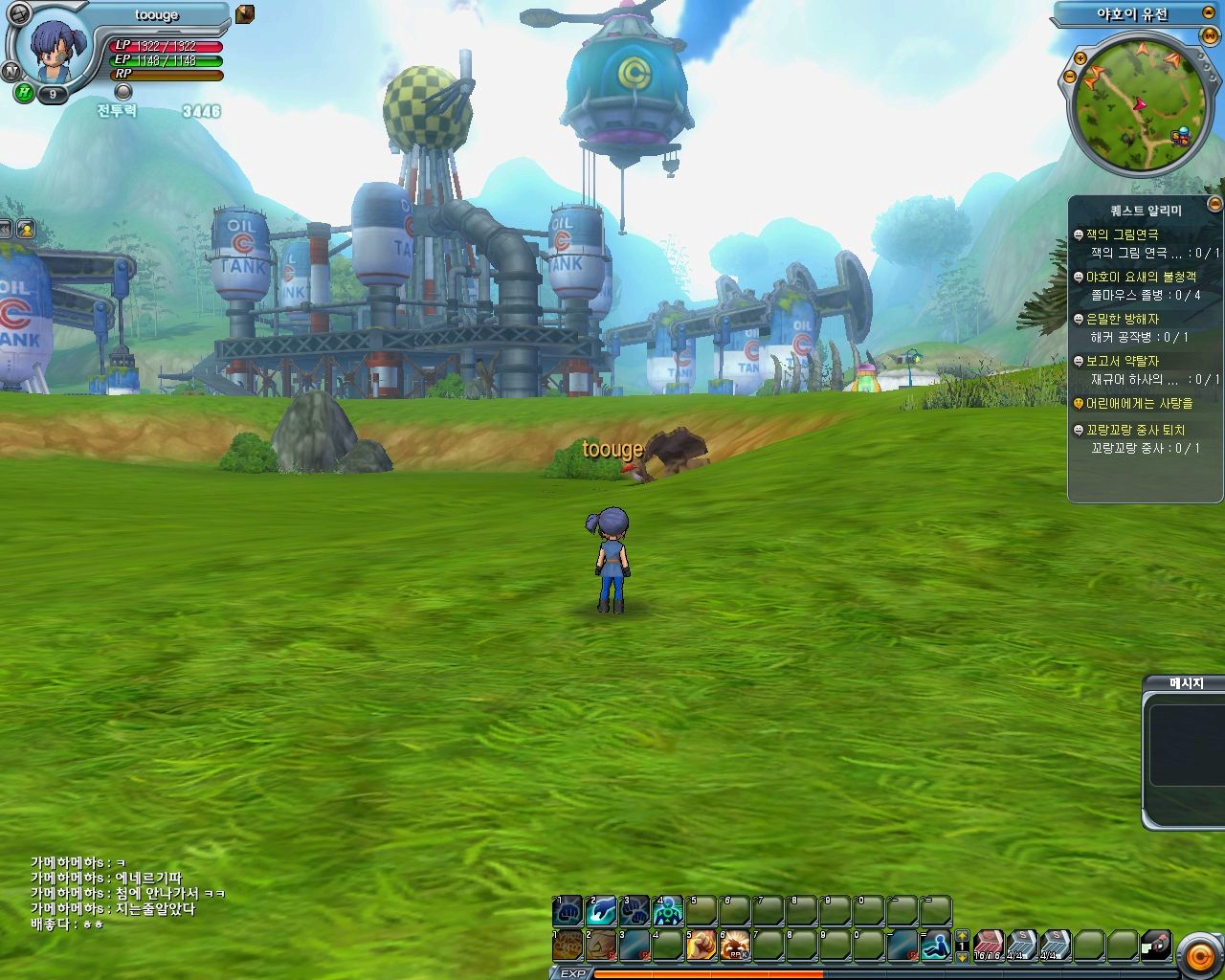Activate the sitting figure rest action
Screen dimensions: 1225x980
pos(935,946)
